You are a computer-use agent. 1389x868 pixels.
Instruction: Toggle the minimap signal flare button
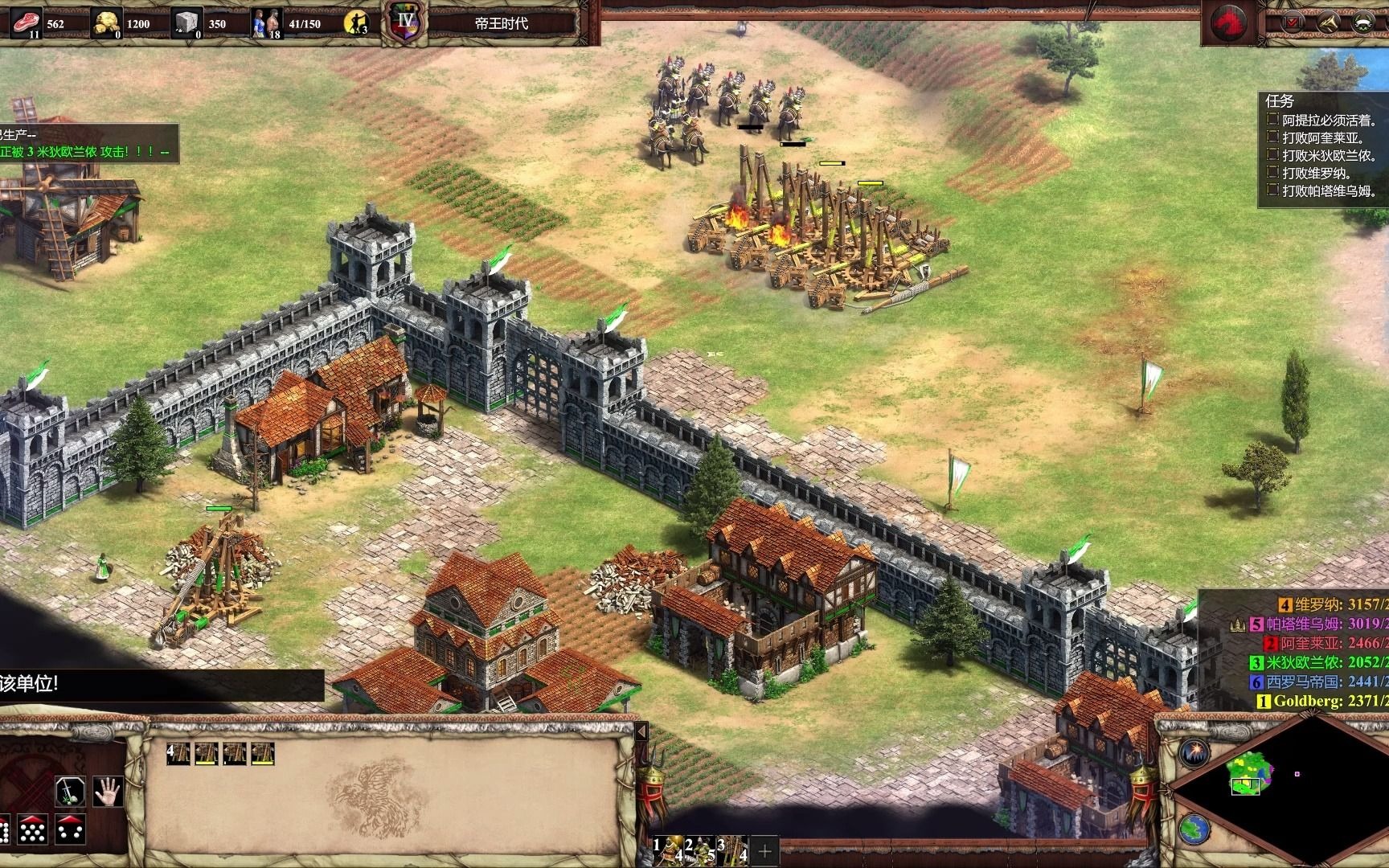pos(1194,753)
